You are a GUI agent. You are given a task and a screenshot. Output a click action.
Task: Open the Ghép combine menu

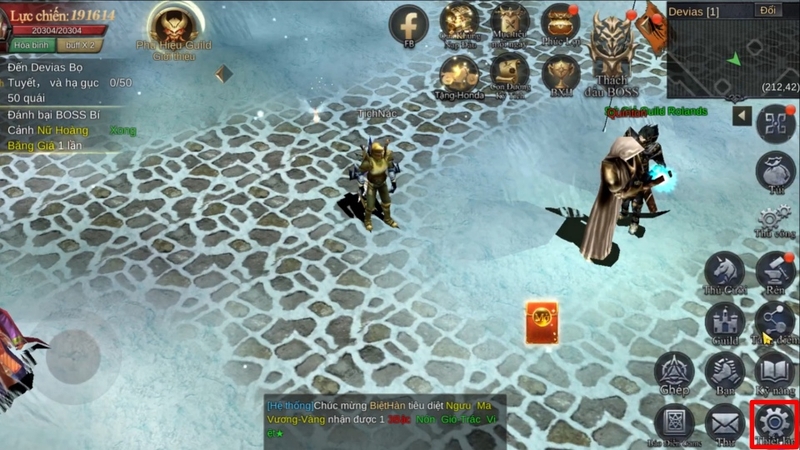point(673,372)
